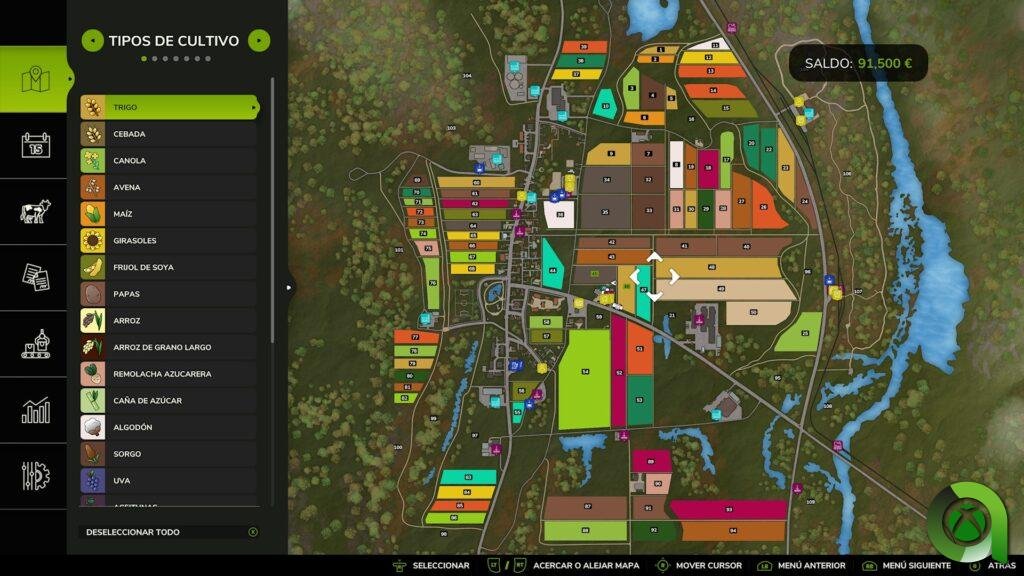Select the Trigo crop filter
Image resolution: width=1024 pixels, height=576 pixels.
(168, 107)
